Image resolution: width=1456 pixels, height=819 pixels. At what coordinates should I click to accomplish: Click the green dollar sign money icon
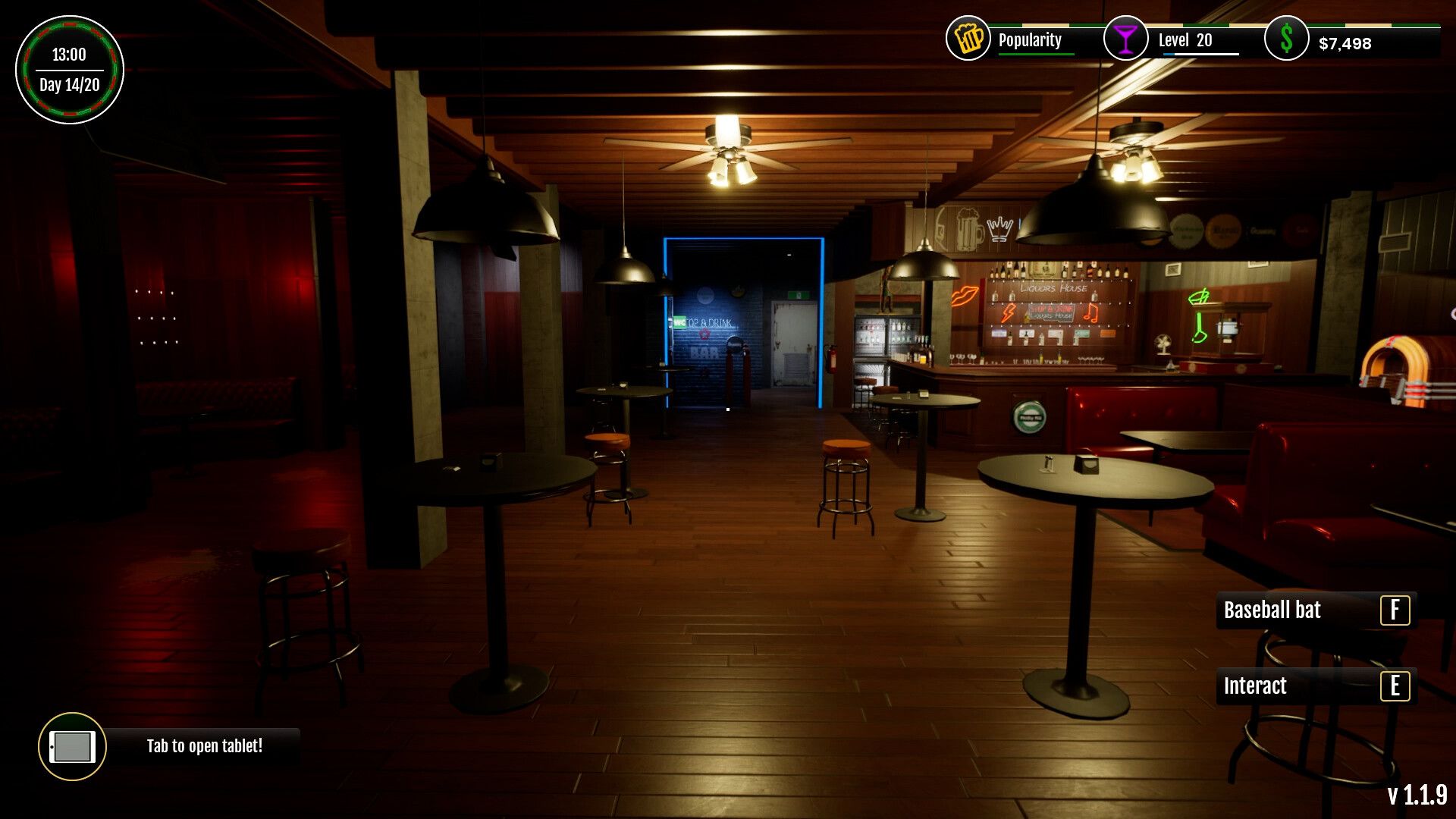tap(1285, 39)
